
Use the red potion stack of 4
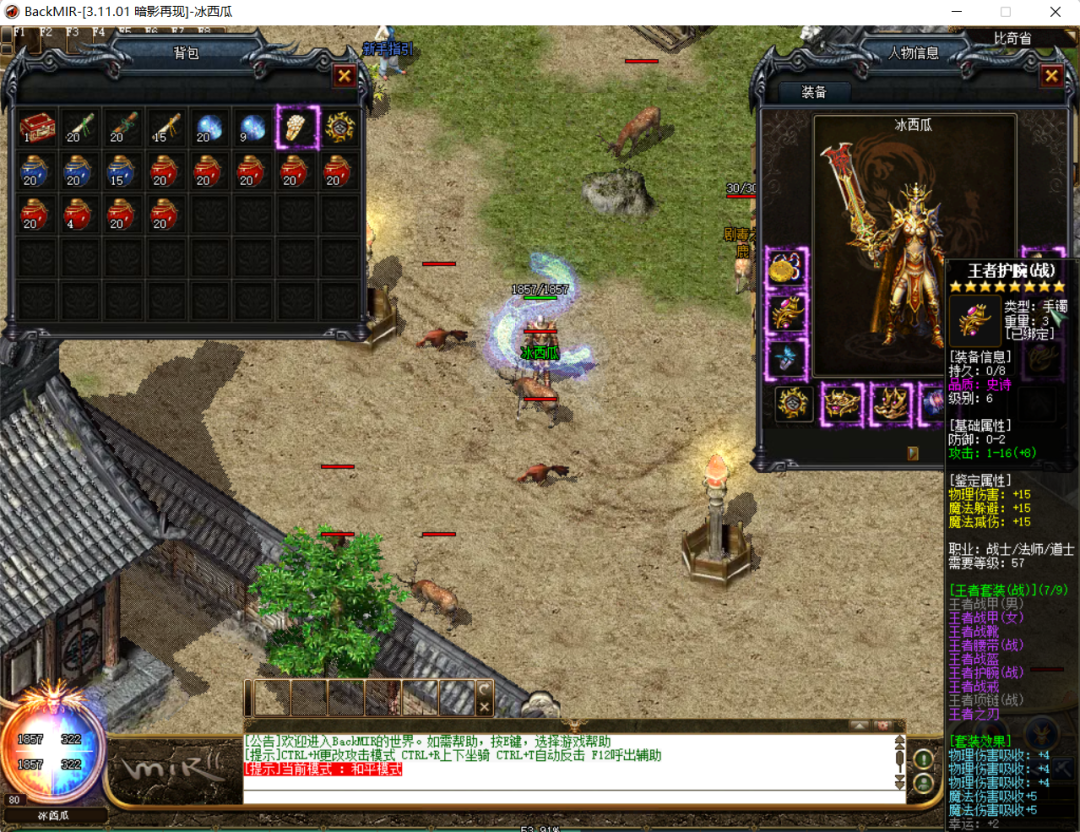click(80, 214)
